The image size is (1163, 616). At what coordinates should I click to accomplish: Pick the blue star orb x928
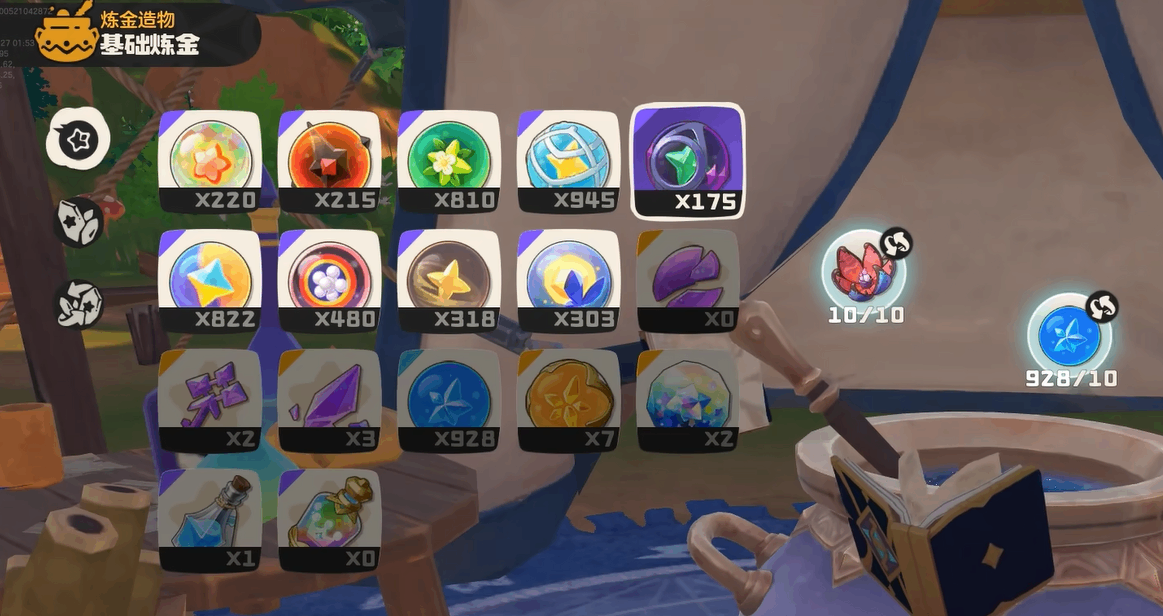[448, 400]
